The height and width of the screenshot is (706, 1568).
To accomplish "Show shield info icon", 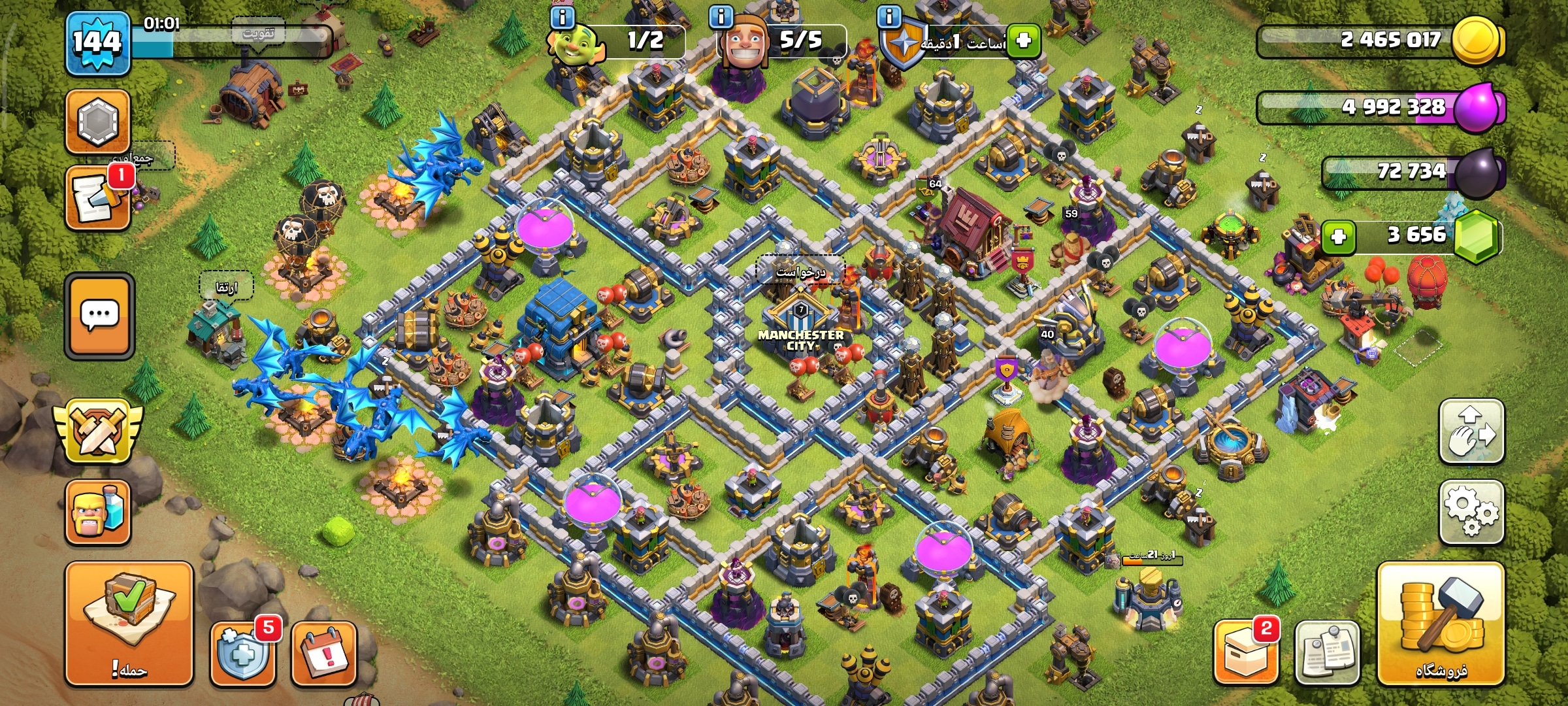I will click(889, 17).
